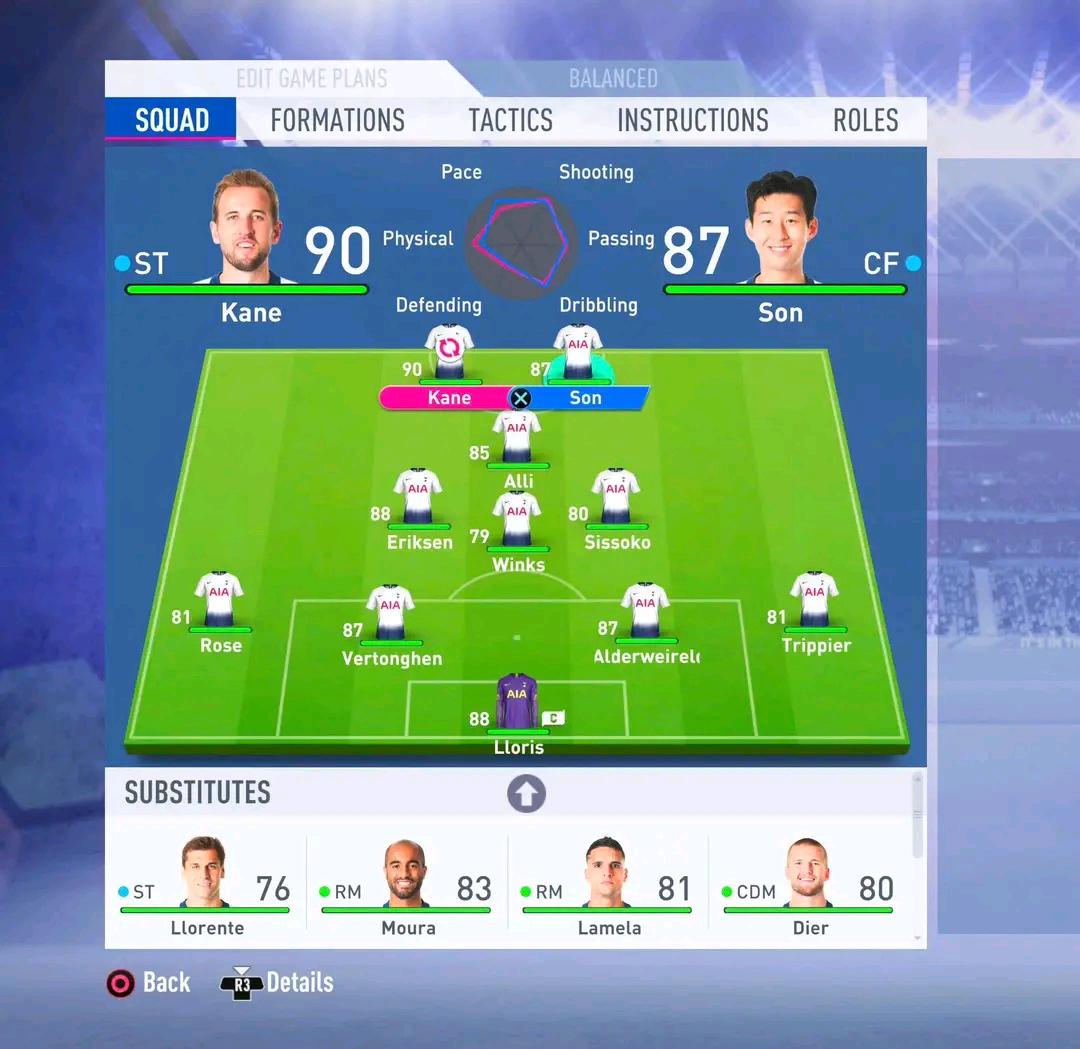This screenshot has width=1080, height=1049.
Task: Switch to the Formations tab
Action: [337, 121]
